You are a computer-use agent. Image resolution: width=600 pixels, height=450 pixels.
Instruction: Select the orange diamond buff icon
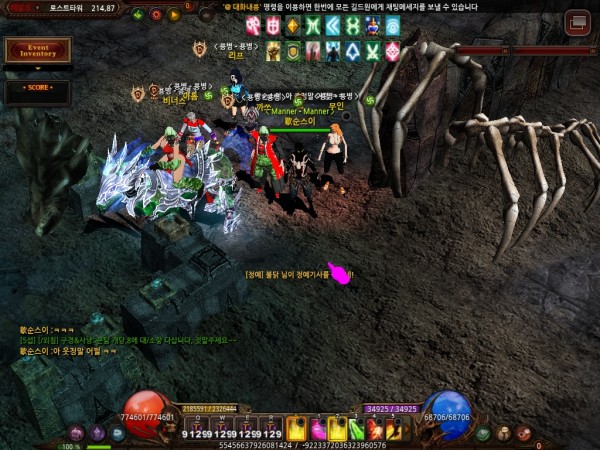(293, 26)
